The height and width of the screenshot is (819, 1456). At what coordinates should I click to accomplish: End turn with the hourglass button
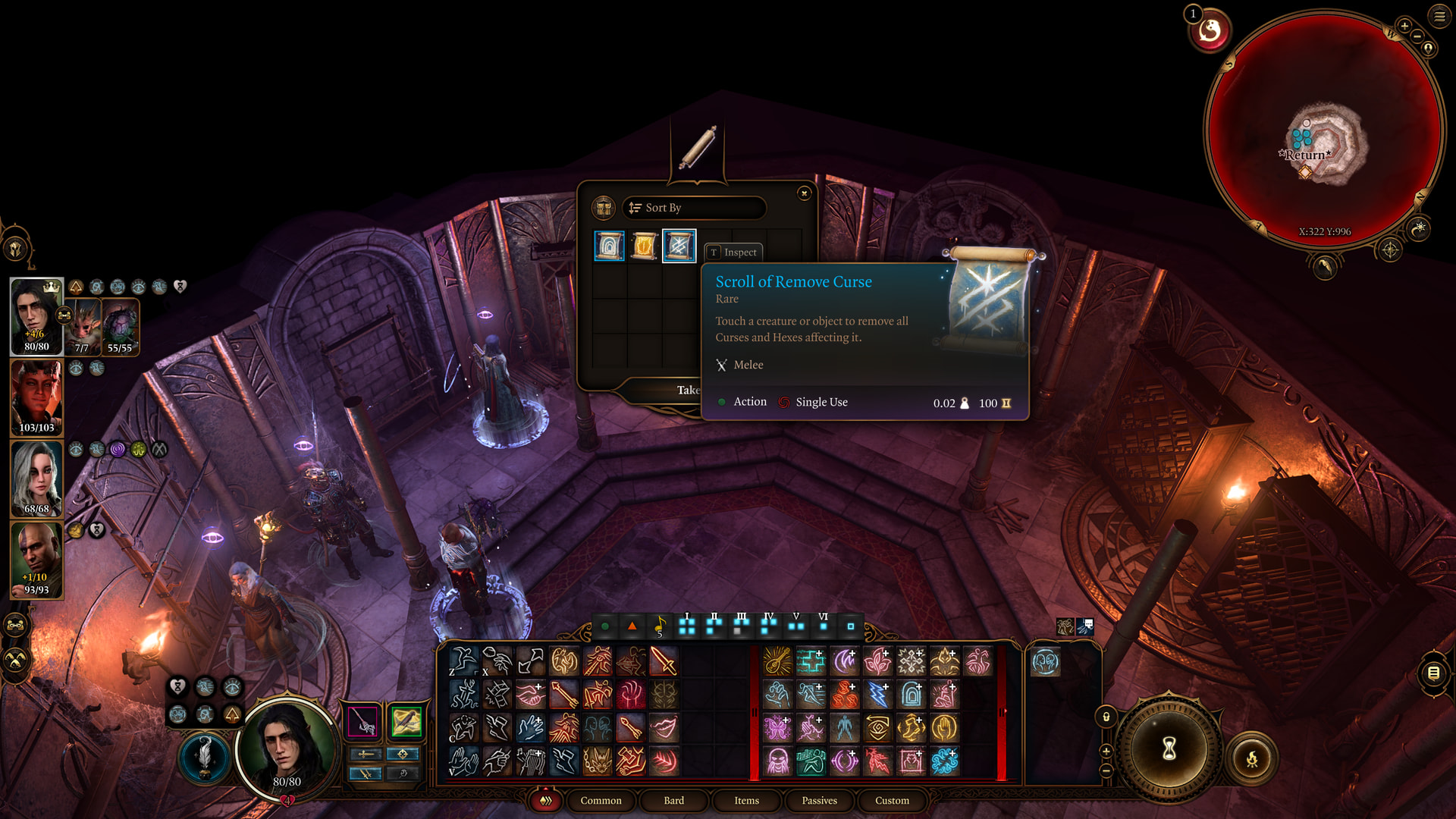pos(1169,749)
